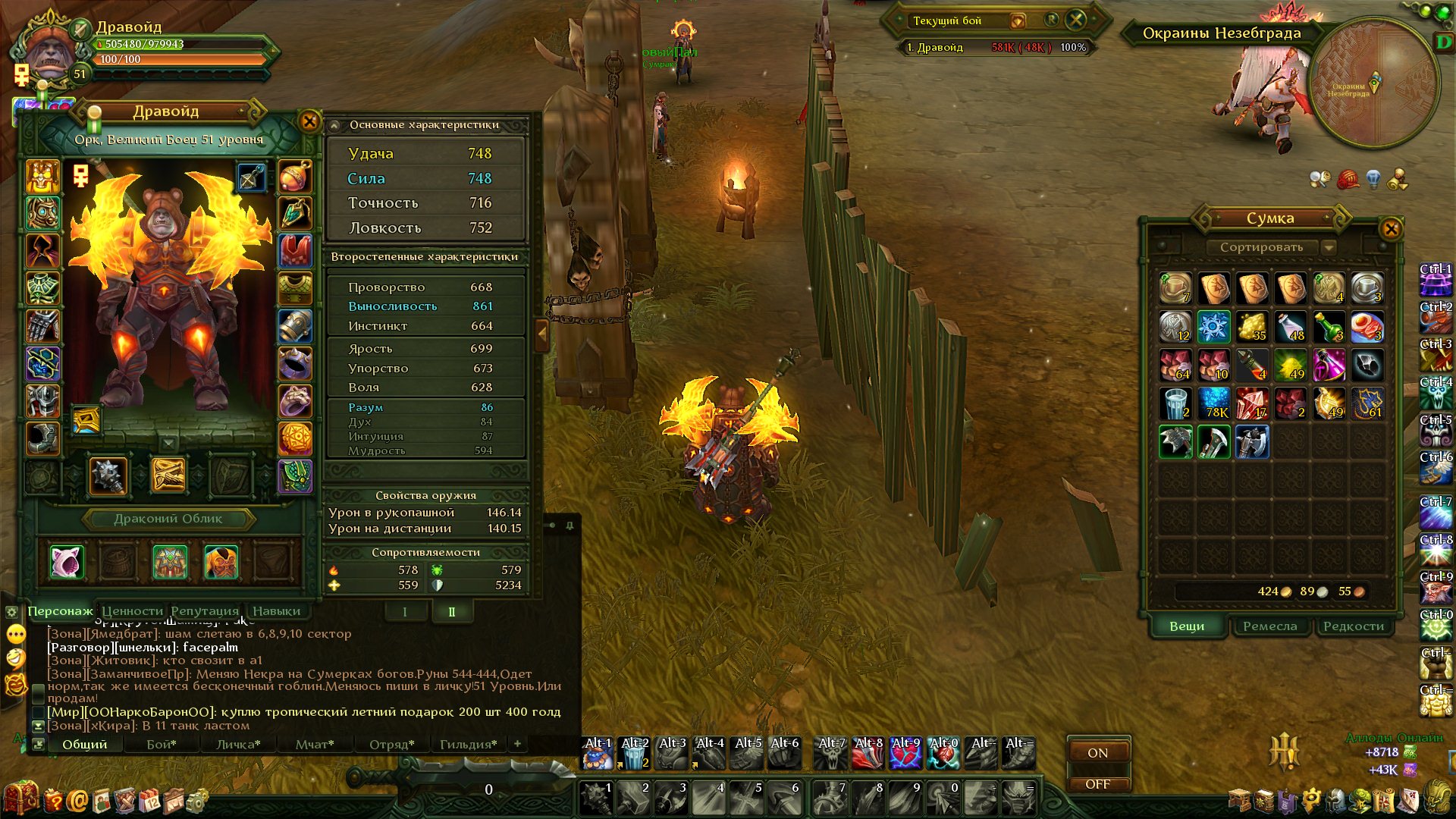This screenshot has width=1456, height=819.
Task: Turn the ON switch on
Action: click(x=1097, y=752)
